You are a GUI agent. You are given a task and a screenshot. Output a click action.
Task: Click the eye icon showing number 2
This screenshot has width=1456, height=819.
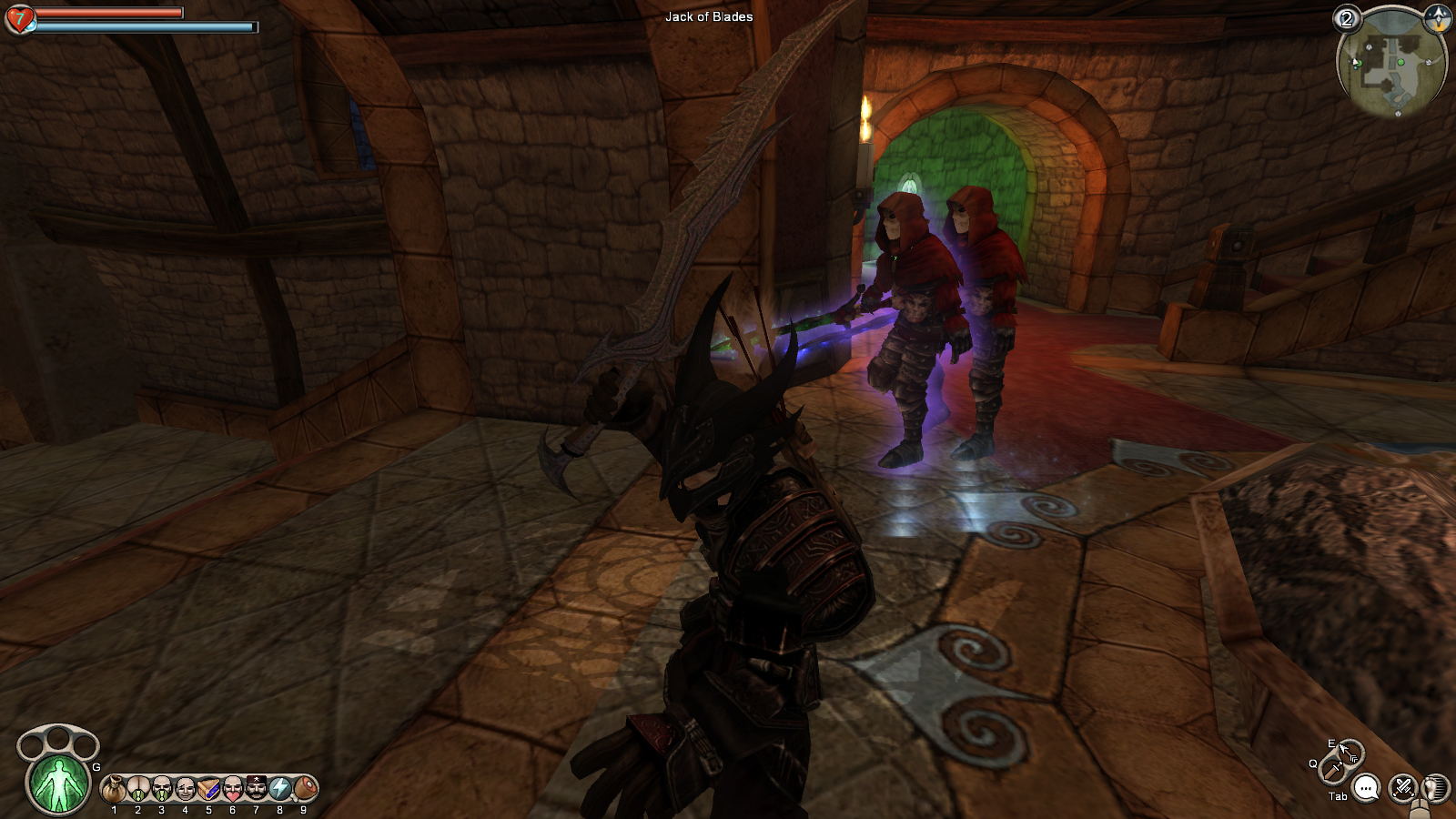(1347, 18)
